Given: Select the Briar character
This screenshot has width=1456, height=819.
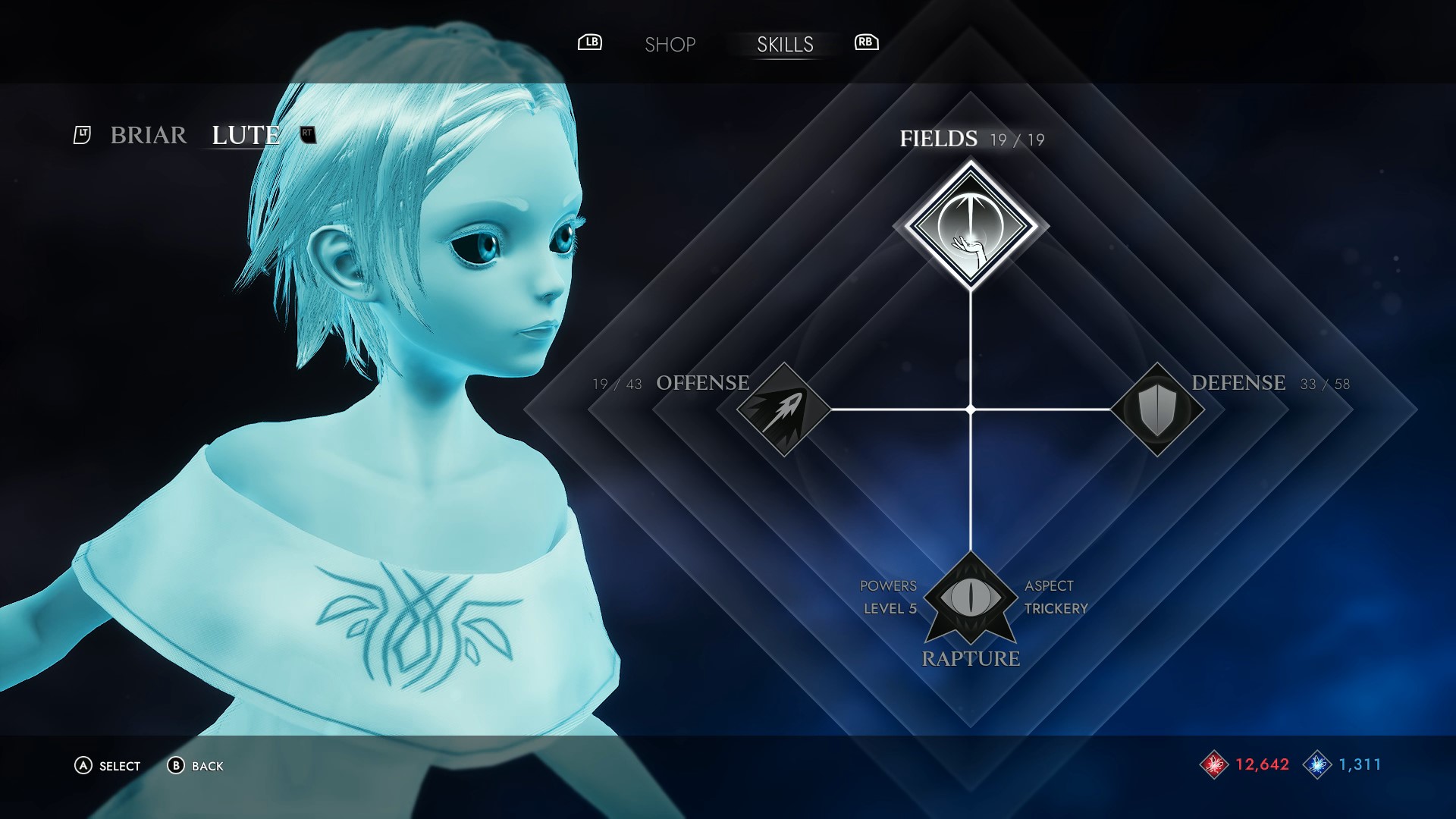Looking at the screenshot, I should click(149, 135).
